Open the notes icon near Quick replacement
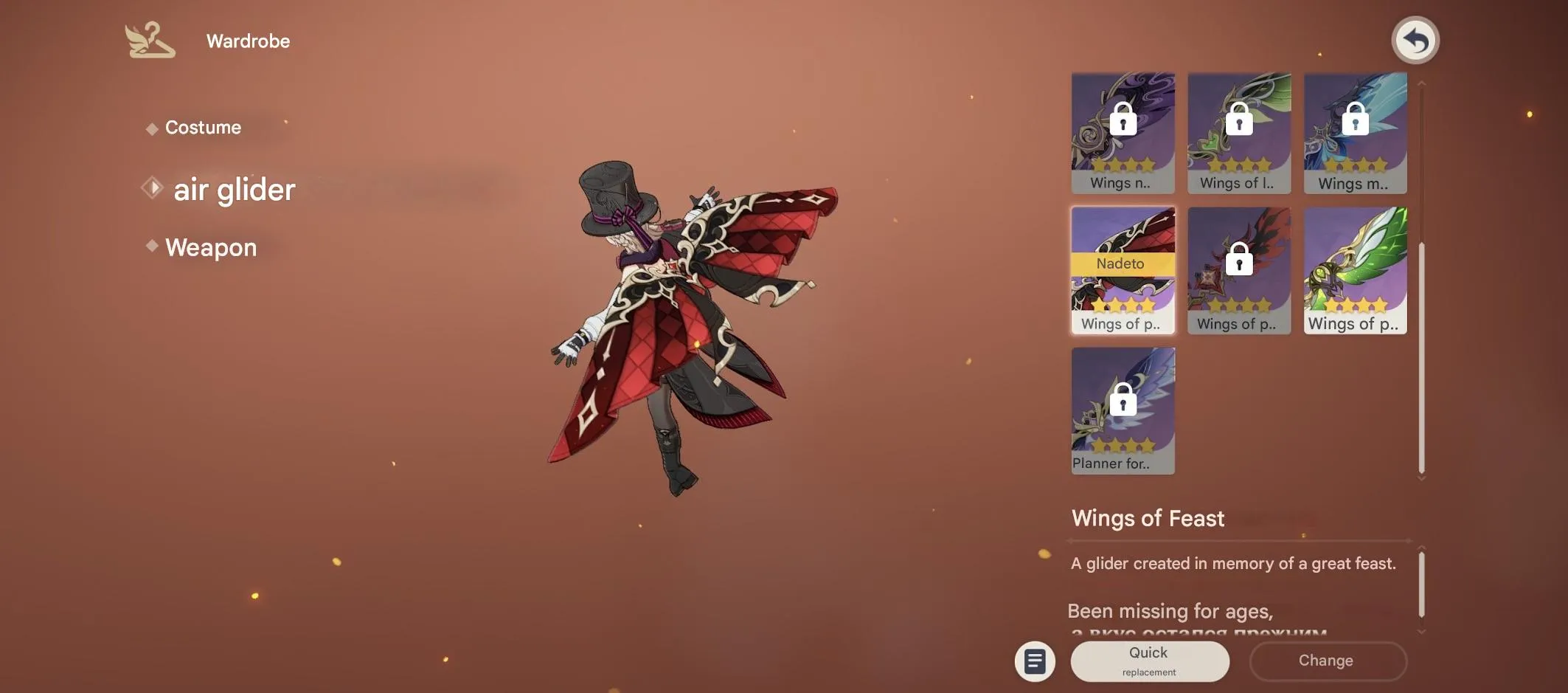This screenshot has height=693, width=1568. [1034, 661]
